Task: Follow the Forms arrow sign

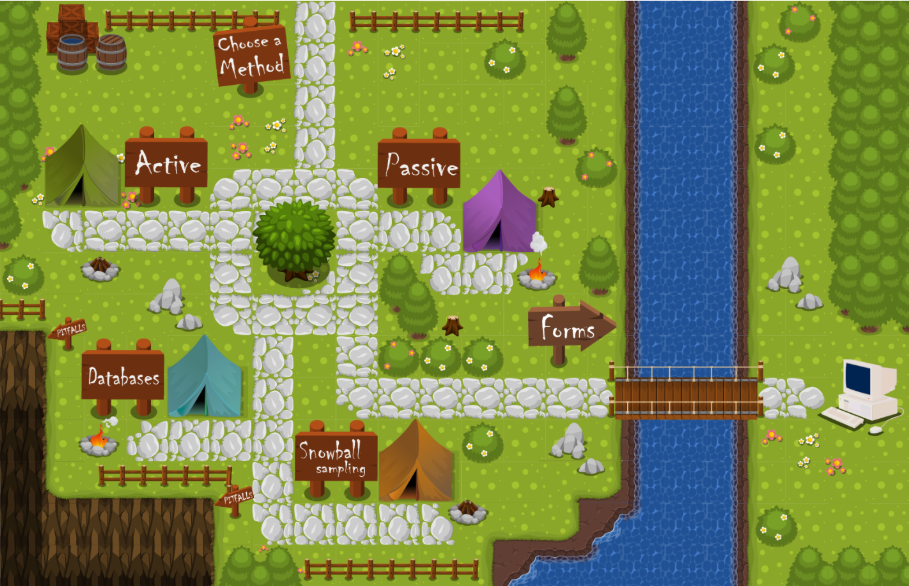Action: (x=569, y=327)
